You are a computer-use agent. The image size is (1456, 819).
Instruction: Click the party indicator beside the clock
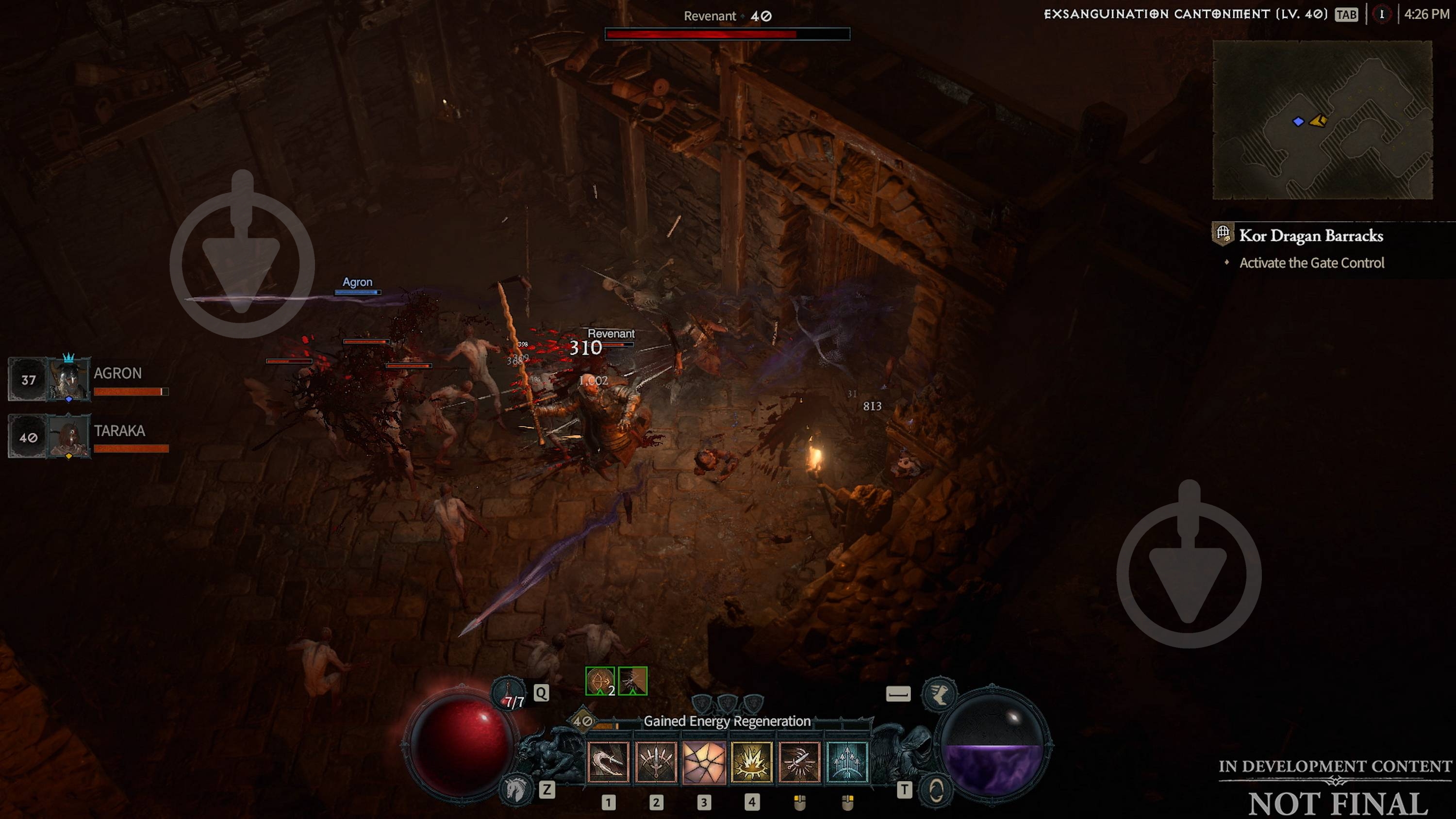1384,15
